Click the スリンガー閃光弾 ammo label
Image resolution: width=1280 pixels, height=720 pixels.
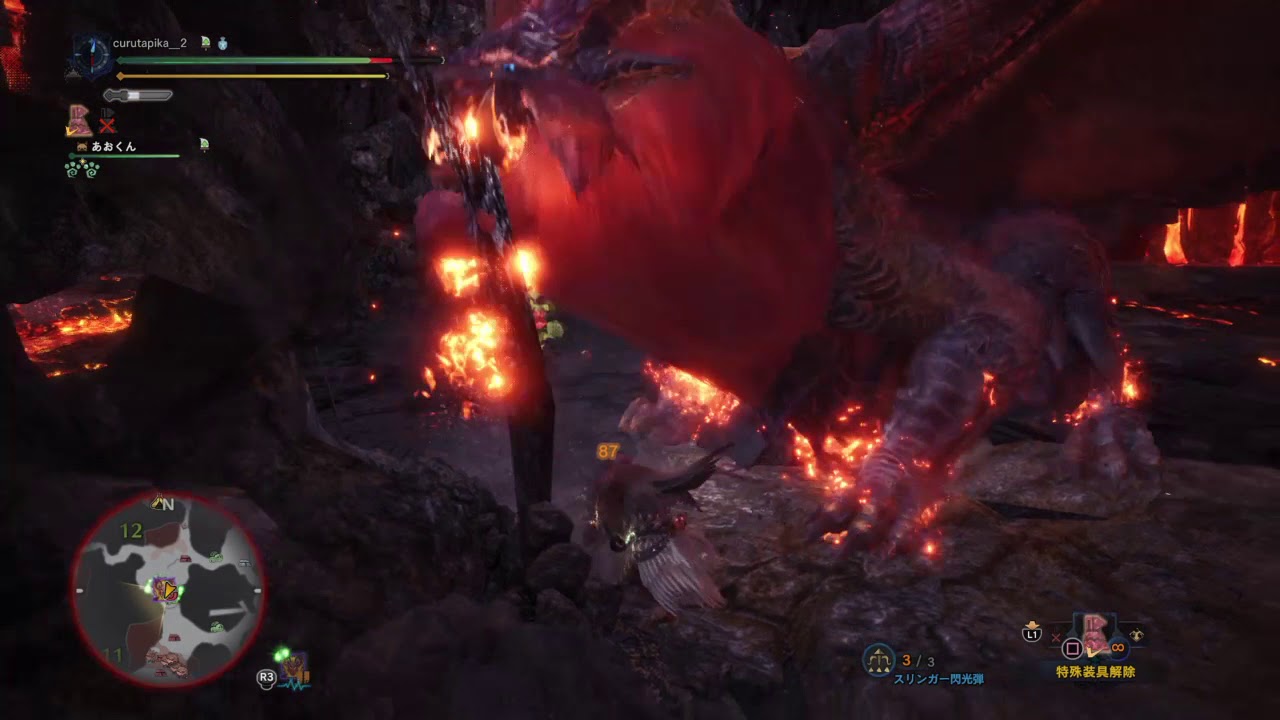coord(940,677)
